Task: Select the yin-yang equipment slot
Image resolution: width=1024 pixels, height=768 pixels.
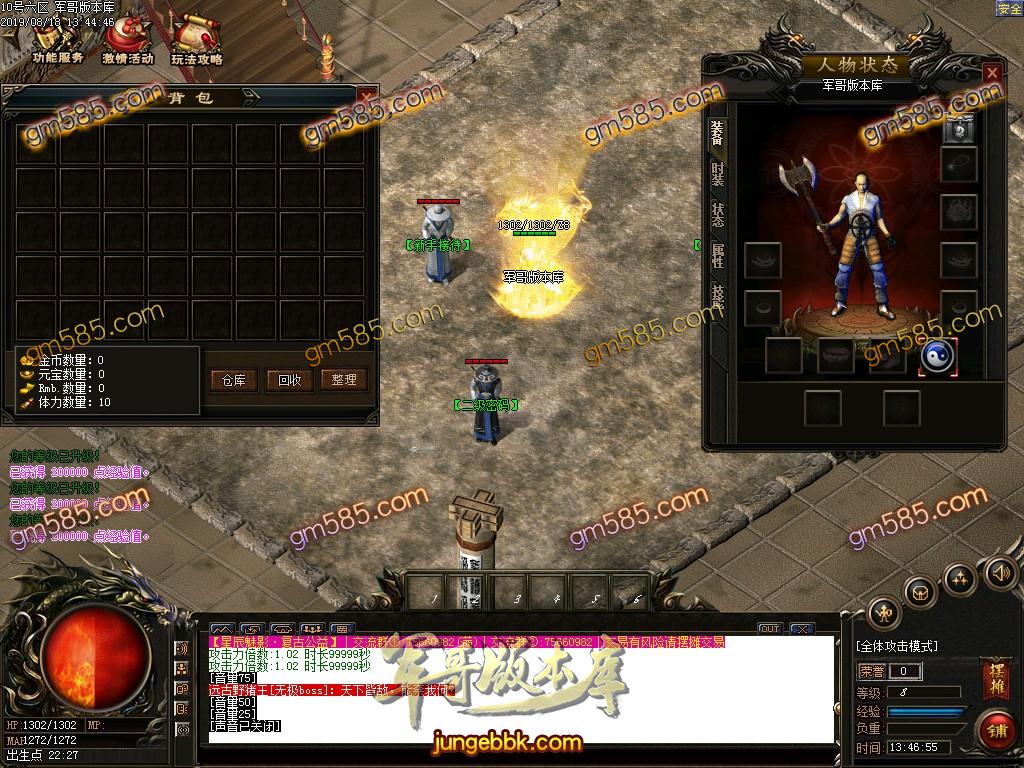Action: [x=938, y=357]
